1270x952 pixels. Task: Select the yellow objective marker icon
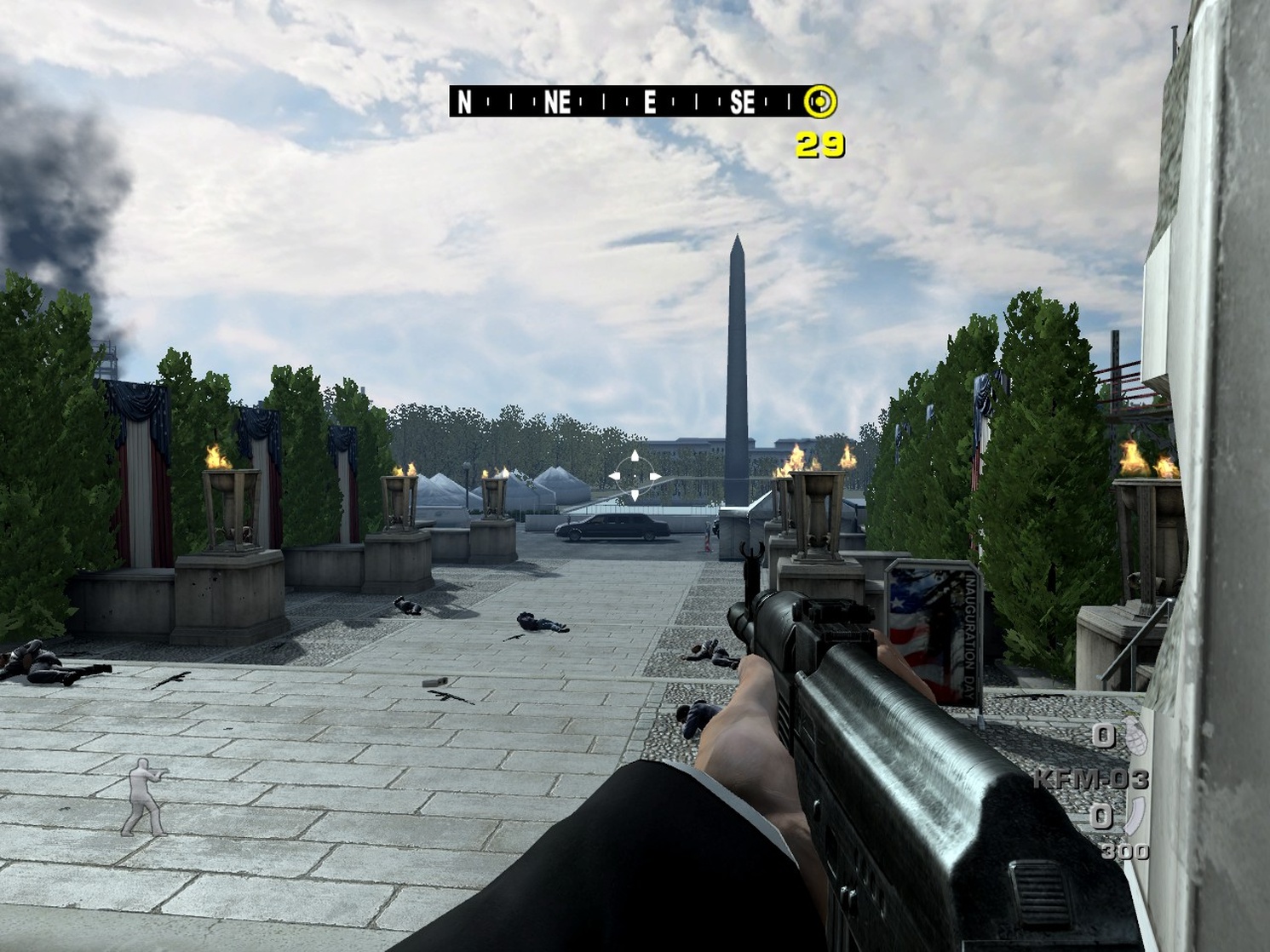[820, 102]
